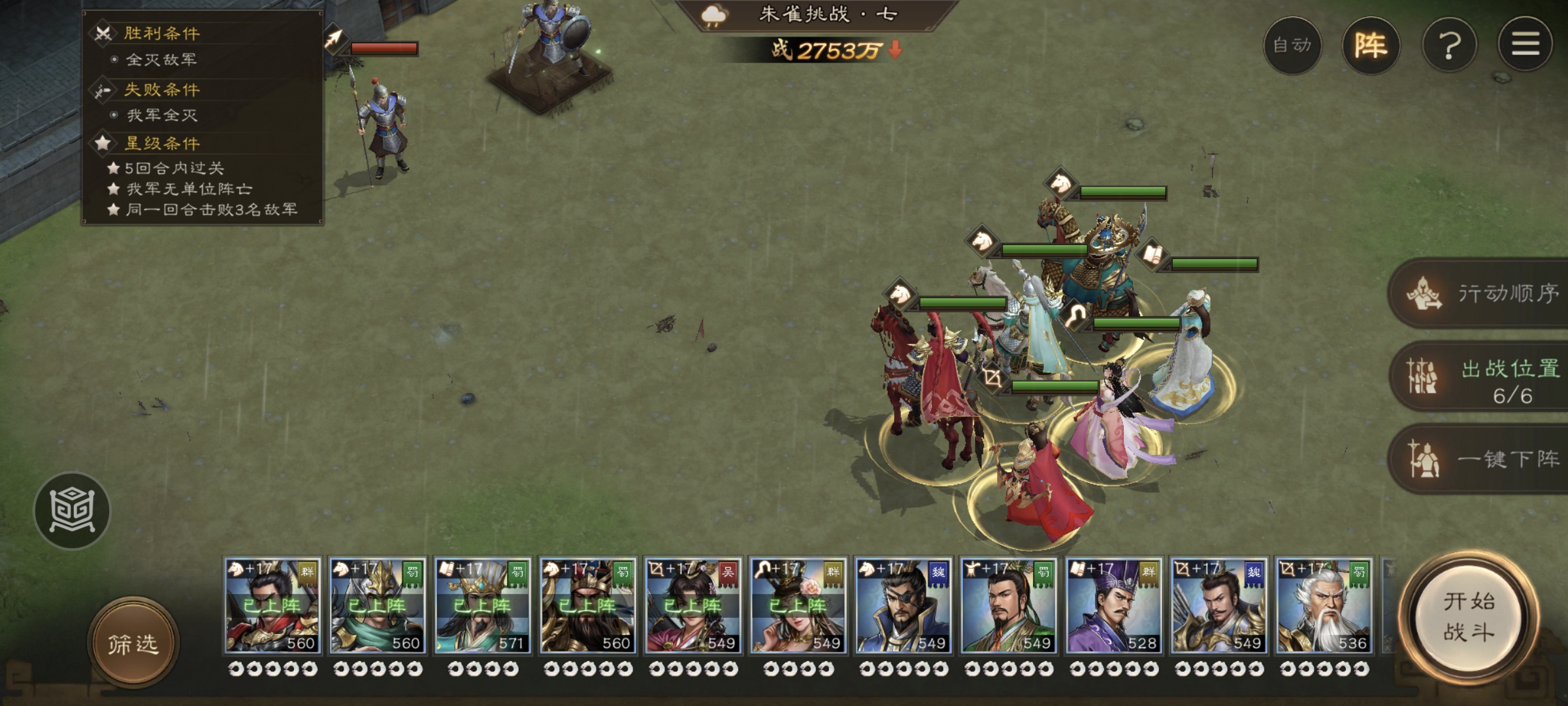Start the battle with 开始战斗
The width and height of the screenshot is (1568, 706).
pyautogui.click(x=1469, y=618)
